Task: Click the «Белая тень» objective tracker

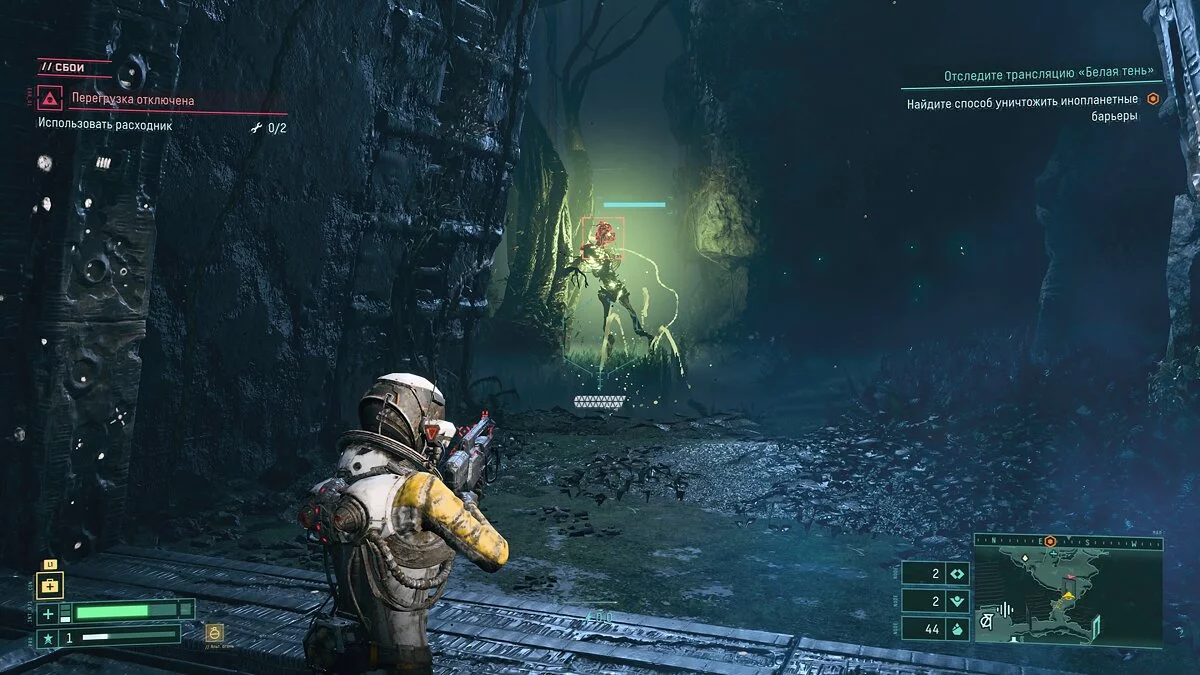Action: [1049, 75]
